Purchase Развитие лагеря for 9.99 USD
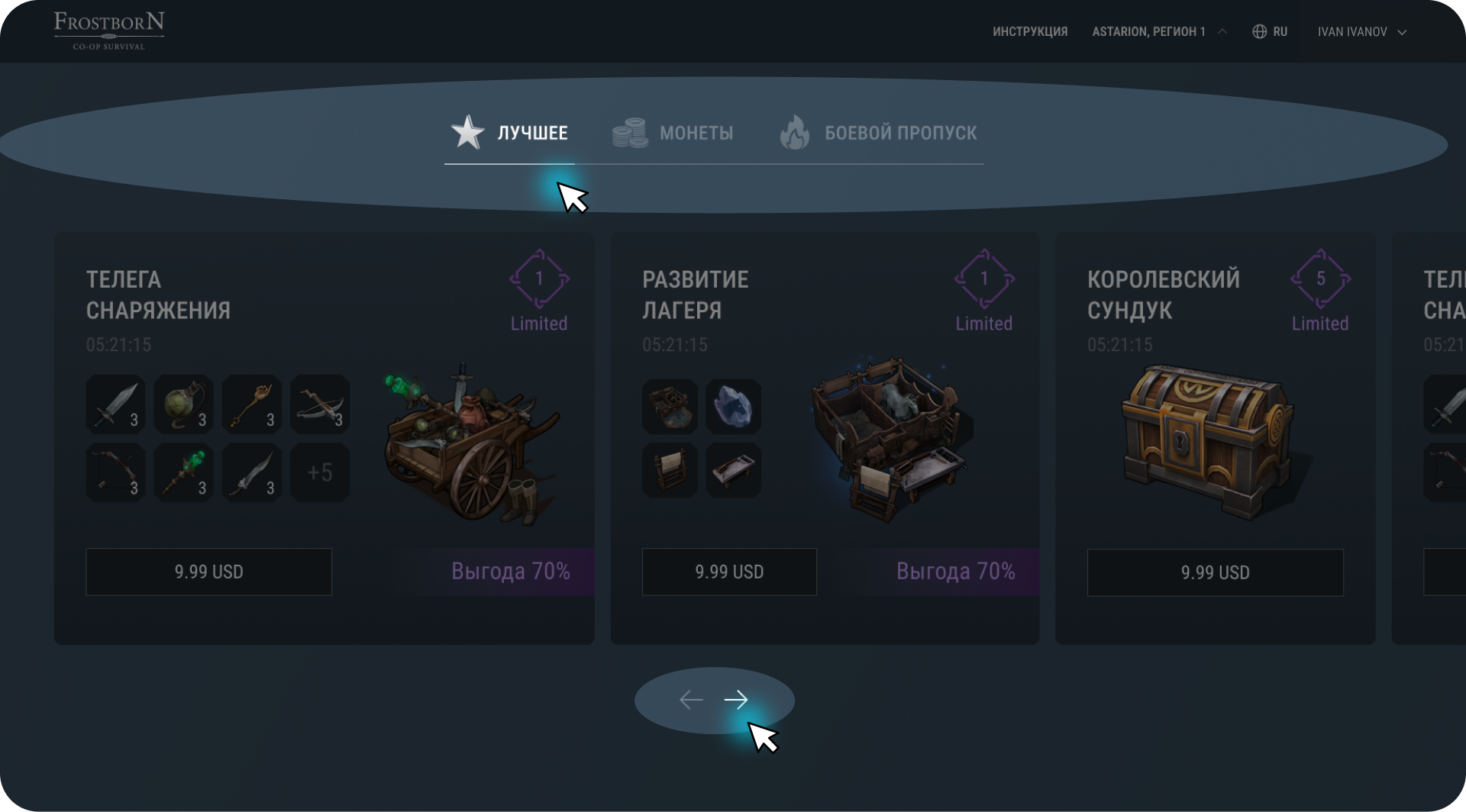The height and width of the screenshot is (812, 1466). click(x=728, y=572)
